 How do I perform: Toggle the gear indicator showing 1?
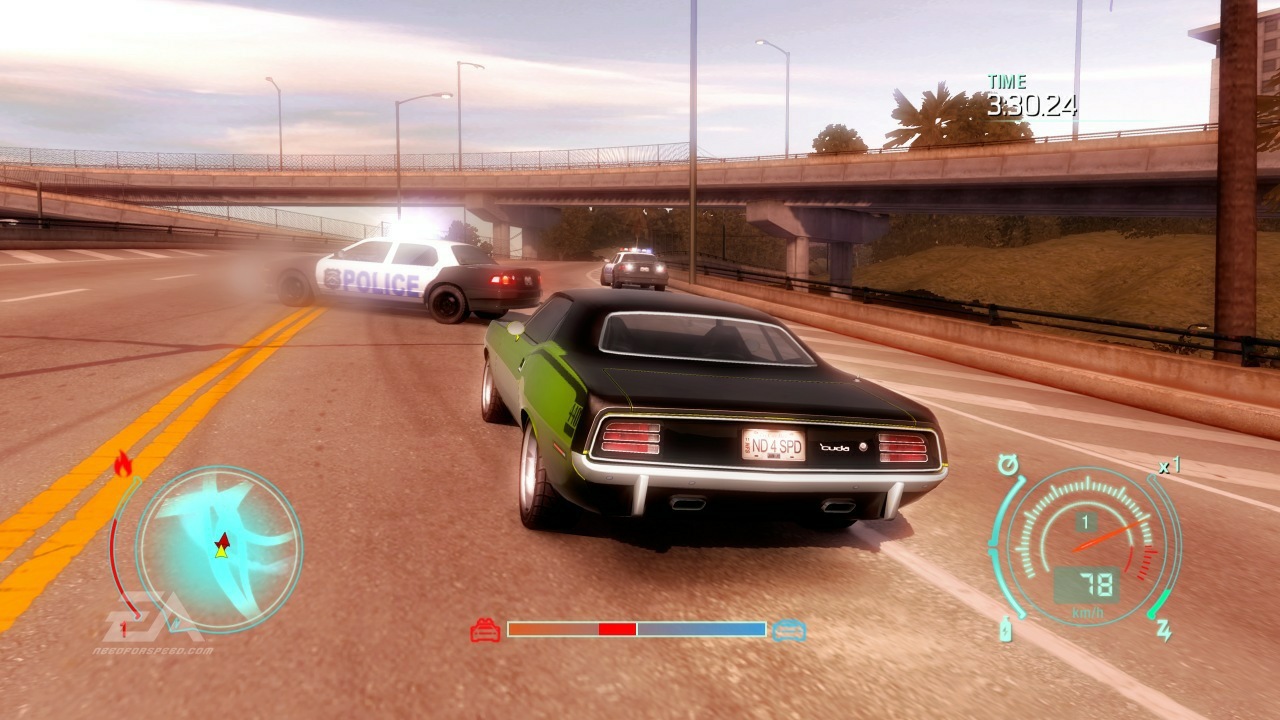coord(1087,520)
